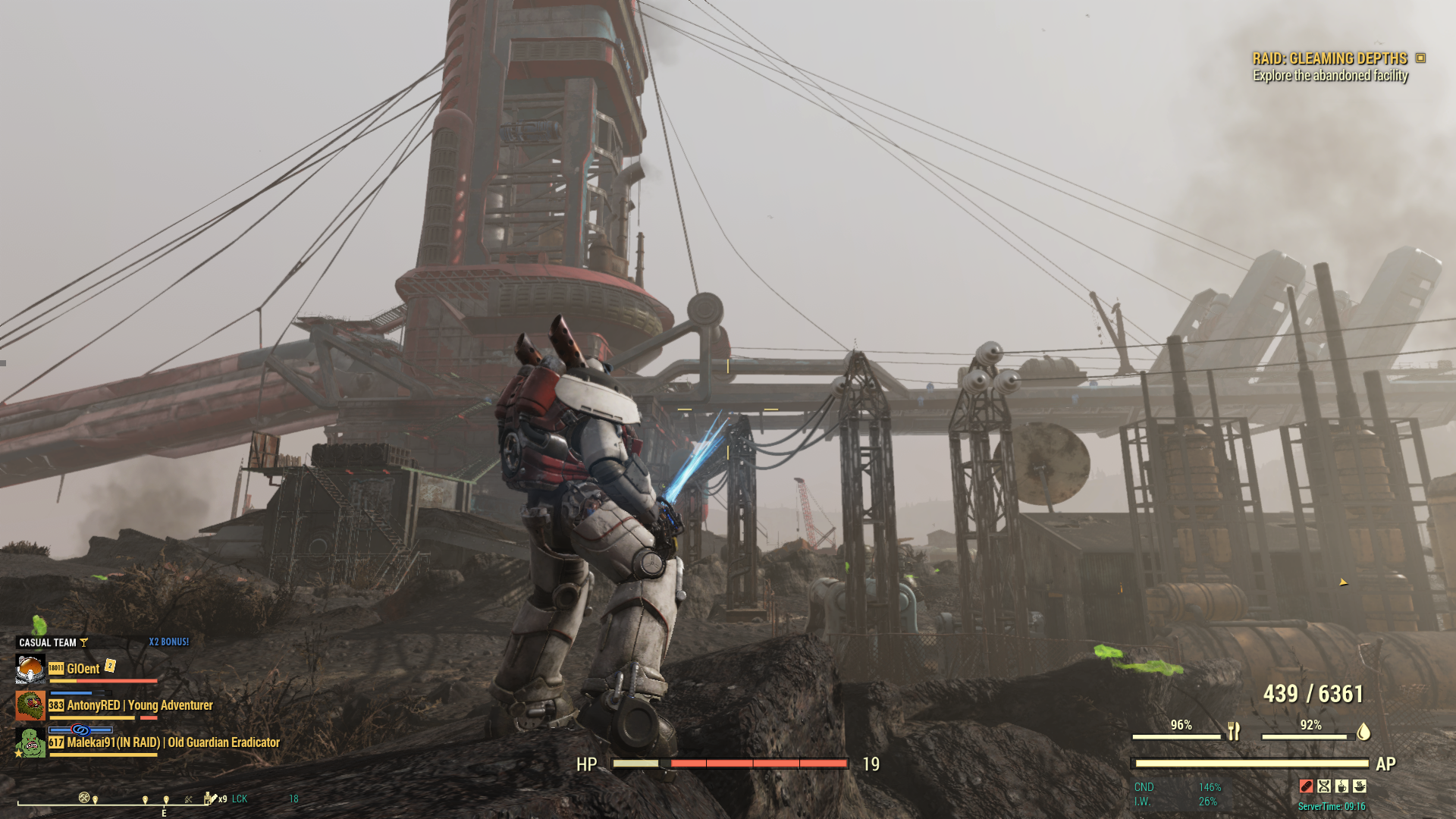The width and height of the screenshot is (1456, 819).
Task: Click the Casual Team header label
Action: coord(48,642)
